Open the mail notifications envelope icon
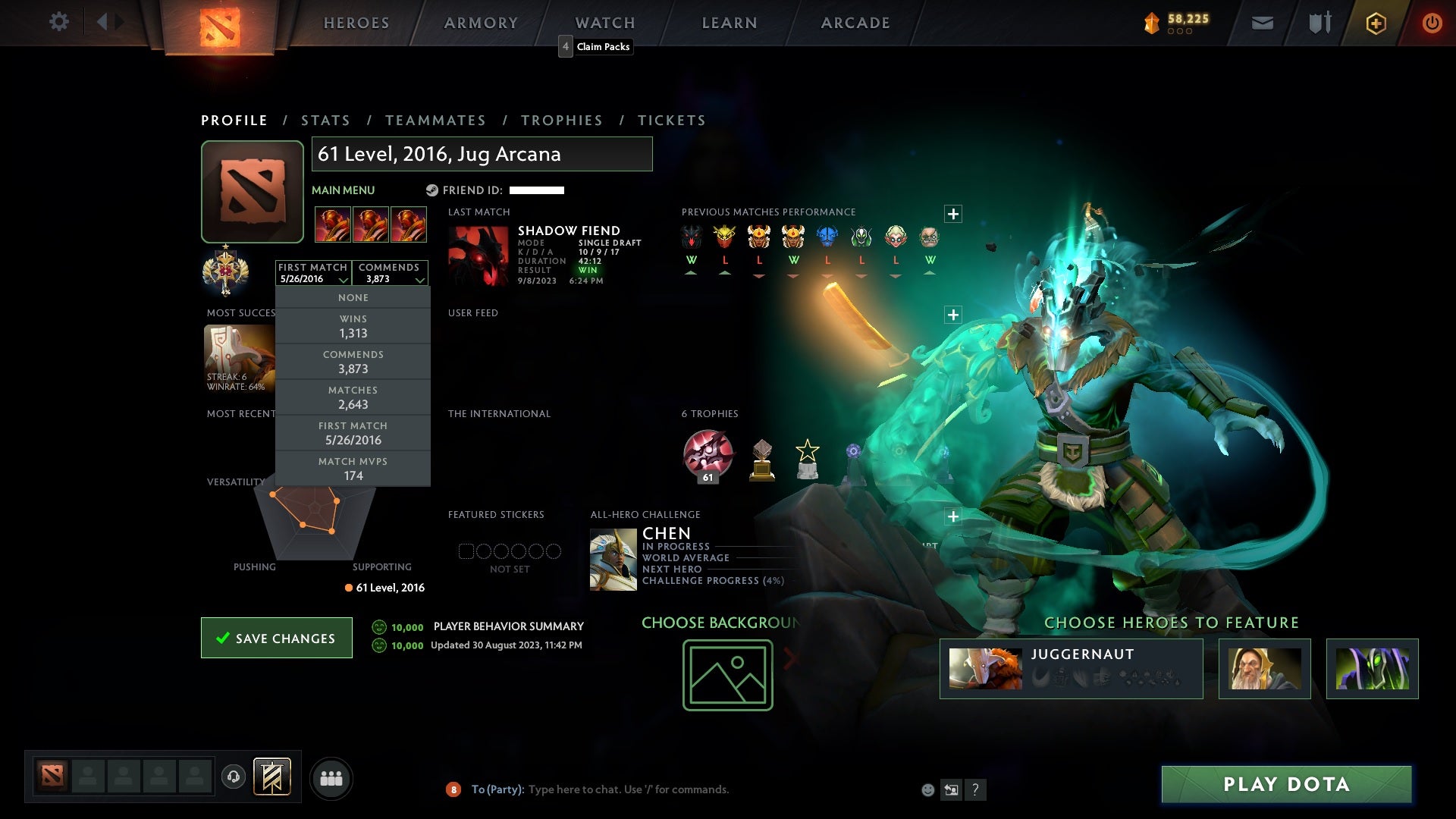Screen dimensions: 1456x819 click(1262, 23)
